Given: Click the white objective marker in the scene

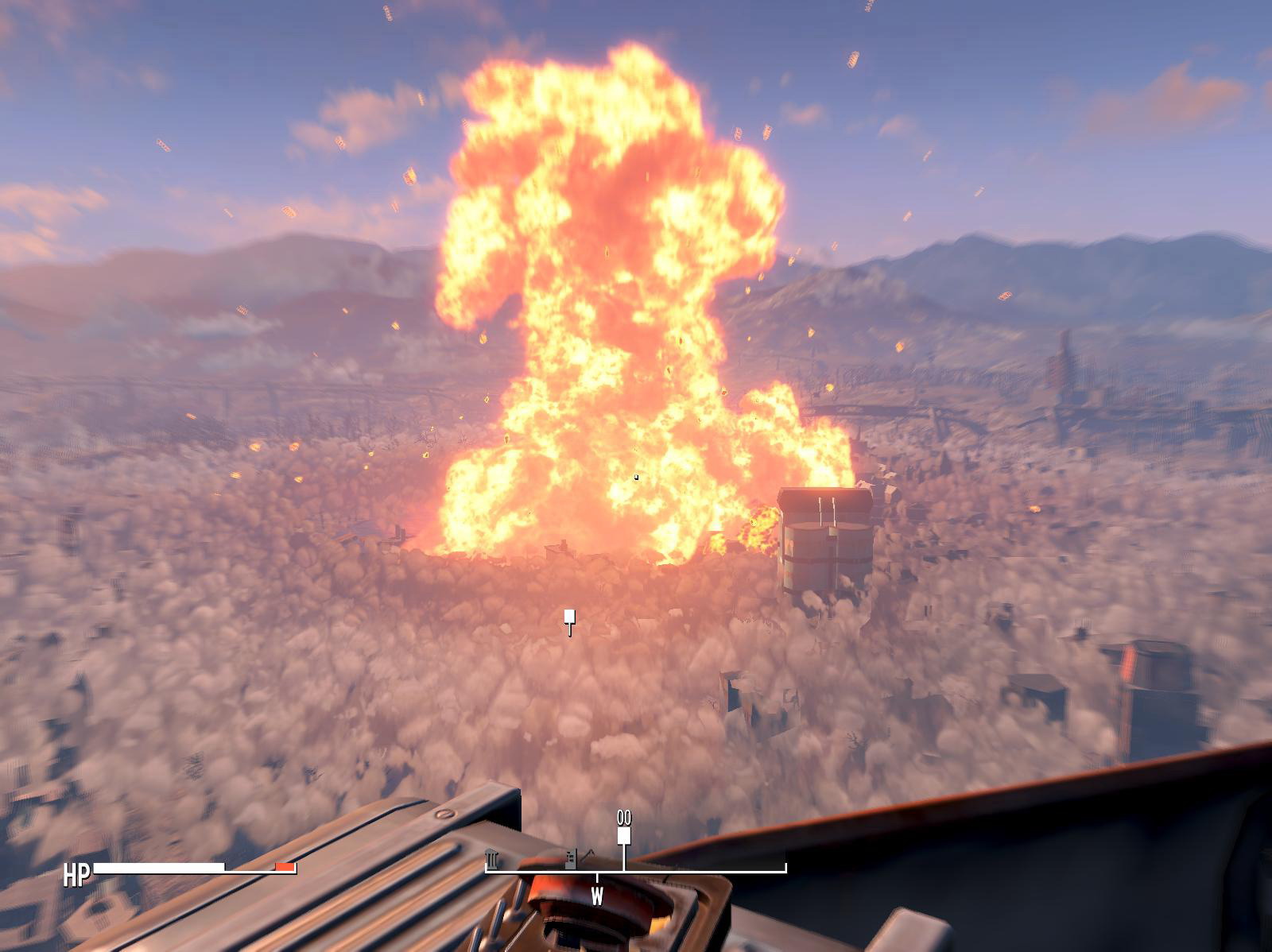Looking at the screenshot, I should tap(569, 619).
